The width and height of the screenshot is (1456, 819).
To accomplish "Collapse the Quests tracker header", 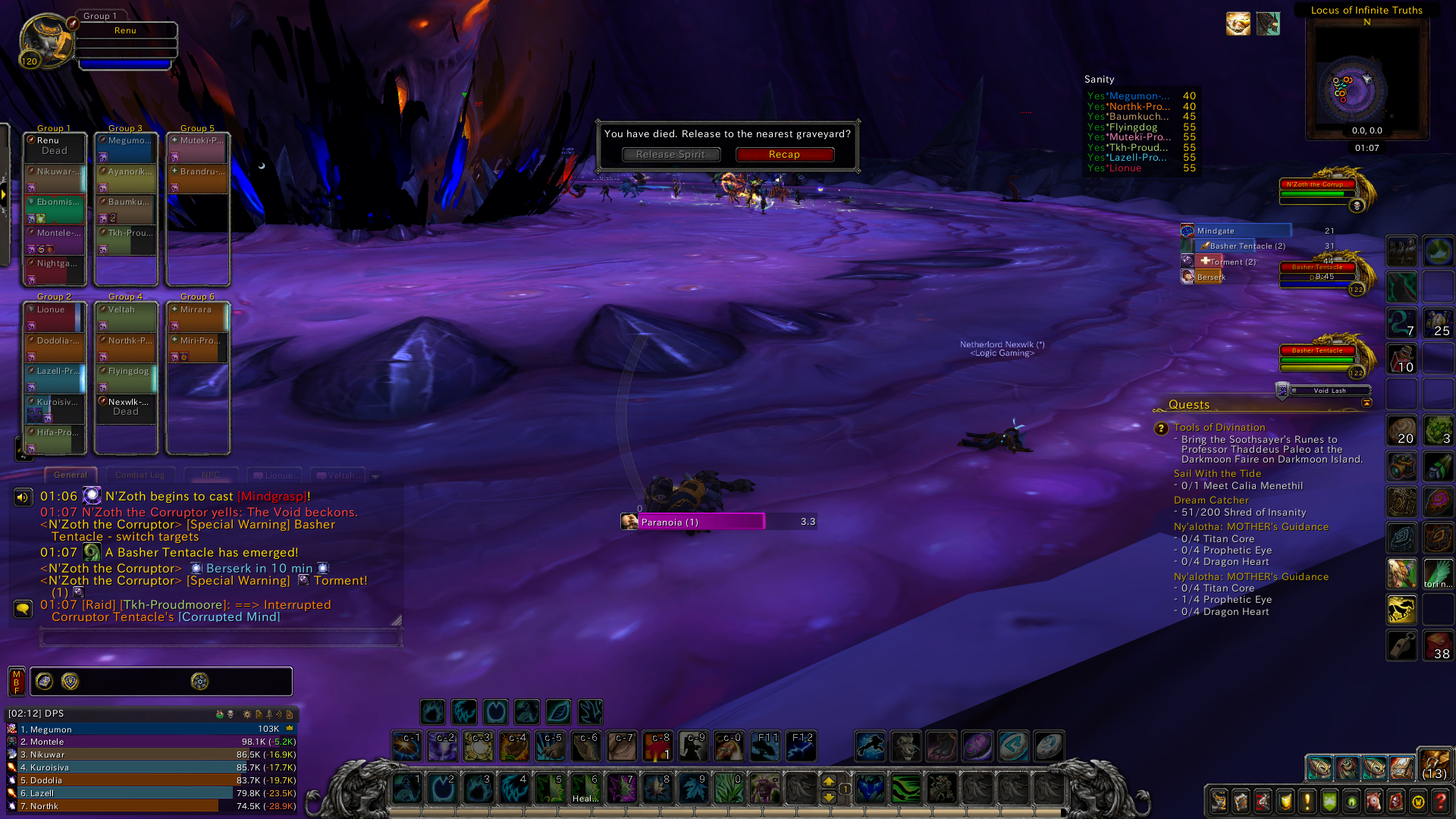I will [1367, 403].
